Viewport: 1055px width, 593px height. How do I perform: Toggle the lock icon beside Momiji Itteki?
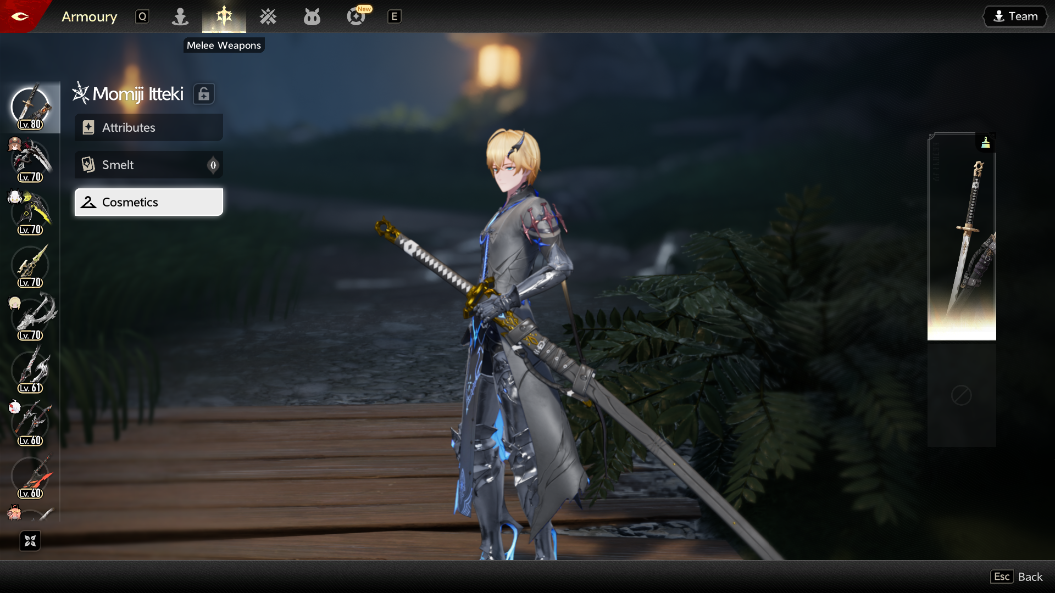[x=204, y=94]
